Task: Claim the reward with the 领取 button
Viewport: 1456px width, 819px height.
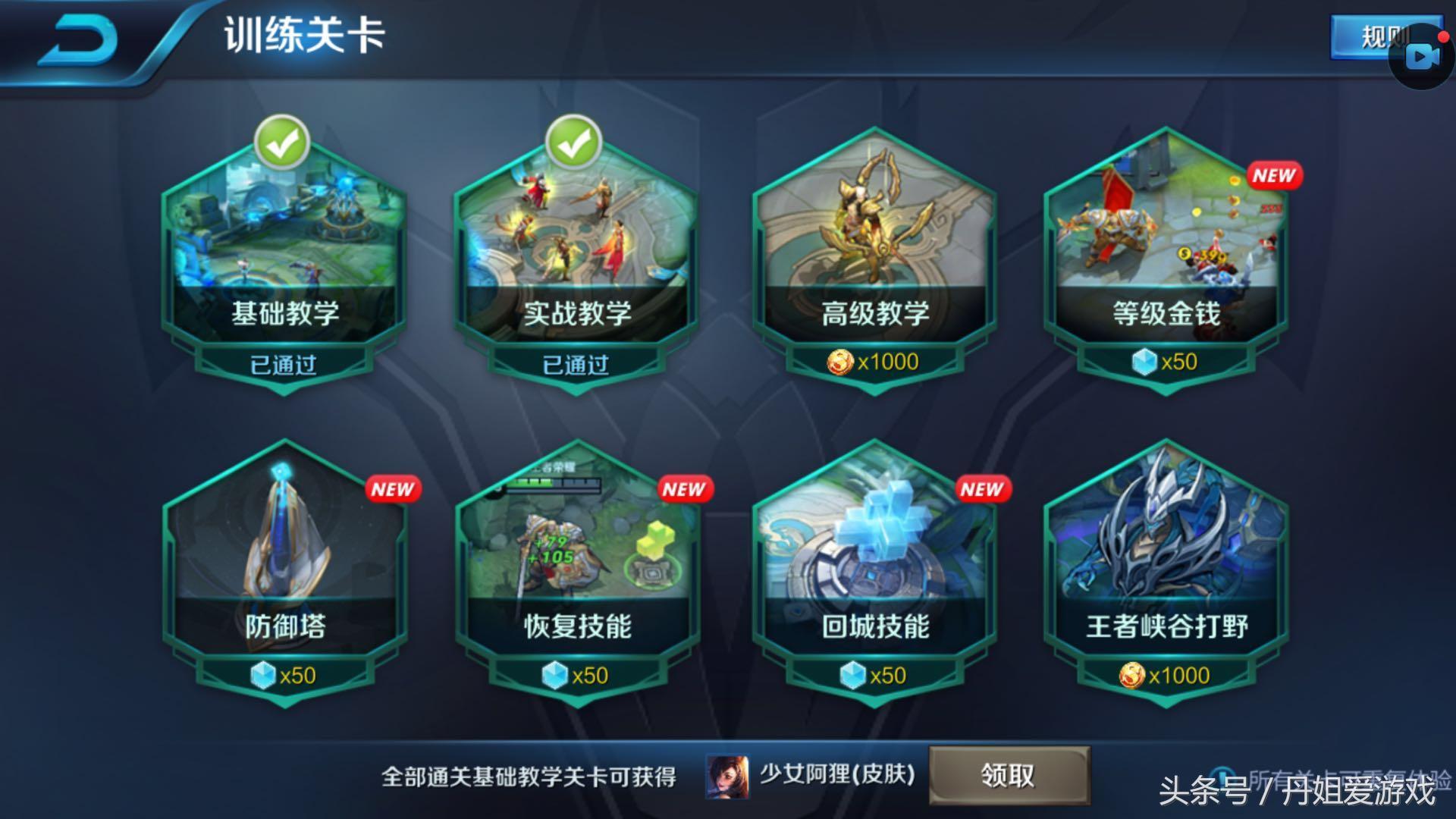Action: click(x=1009, y=775)
